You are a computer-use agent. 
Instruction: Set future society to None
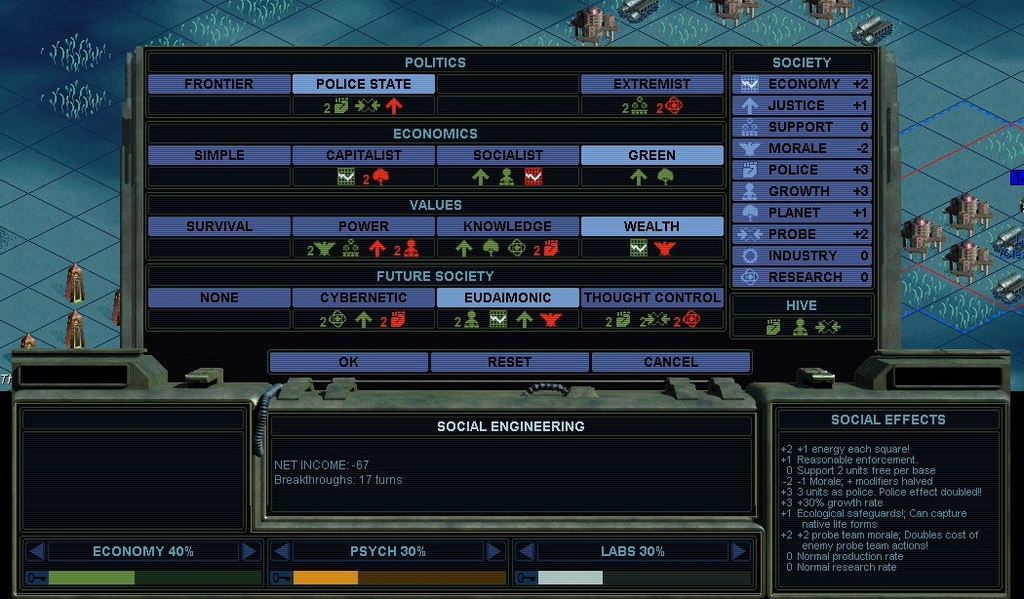[x=219, y=297]
